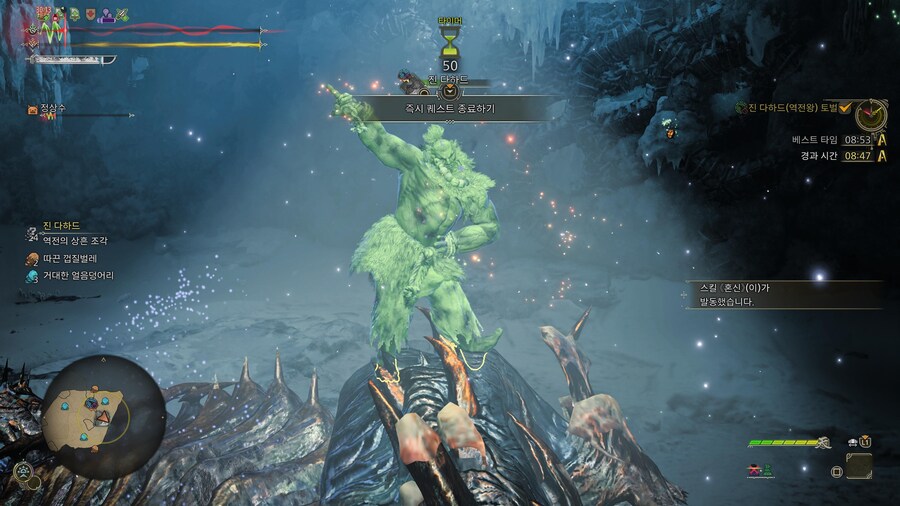
Task: Select the 따끈 껍질벌레 item entry
Action: click(68, 258)
